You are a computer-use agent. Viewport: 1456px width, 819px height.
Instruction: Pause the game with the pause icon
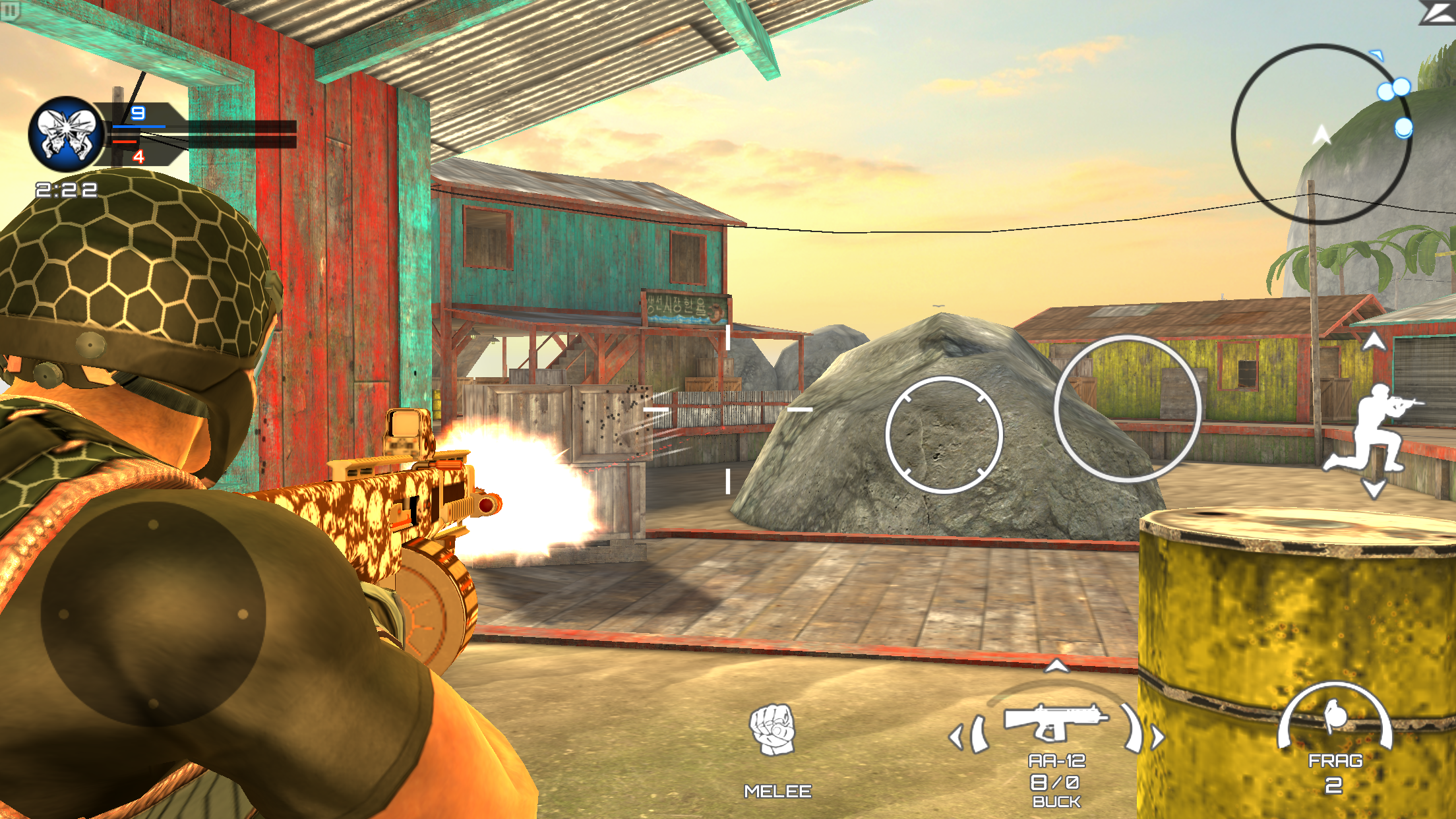(x=11, y=11)
